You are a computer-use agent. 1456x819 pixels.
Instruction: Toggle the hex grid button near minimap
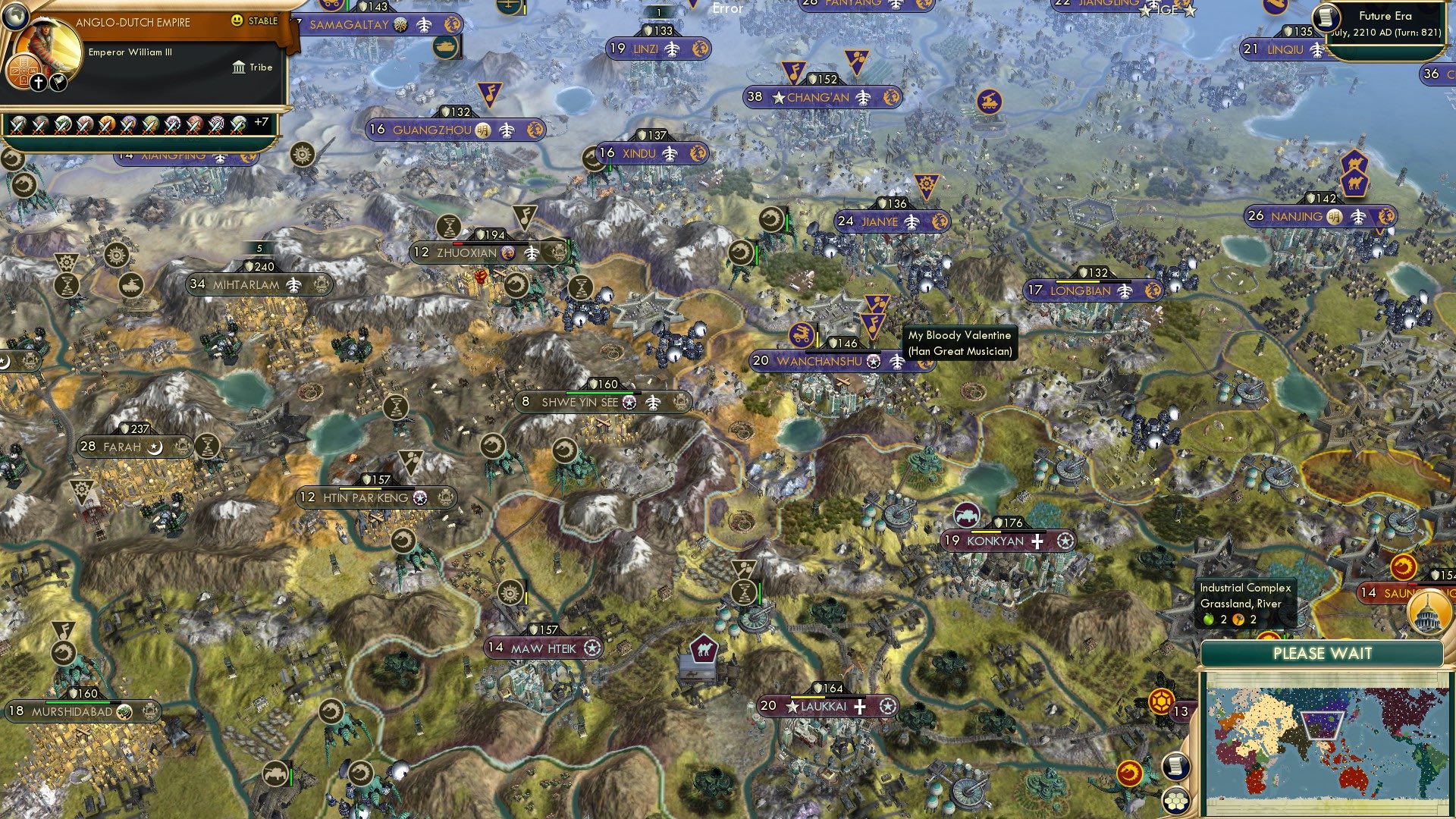[x=1175, y=800]
